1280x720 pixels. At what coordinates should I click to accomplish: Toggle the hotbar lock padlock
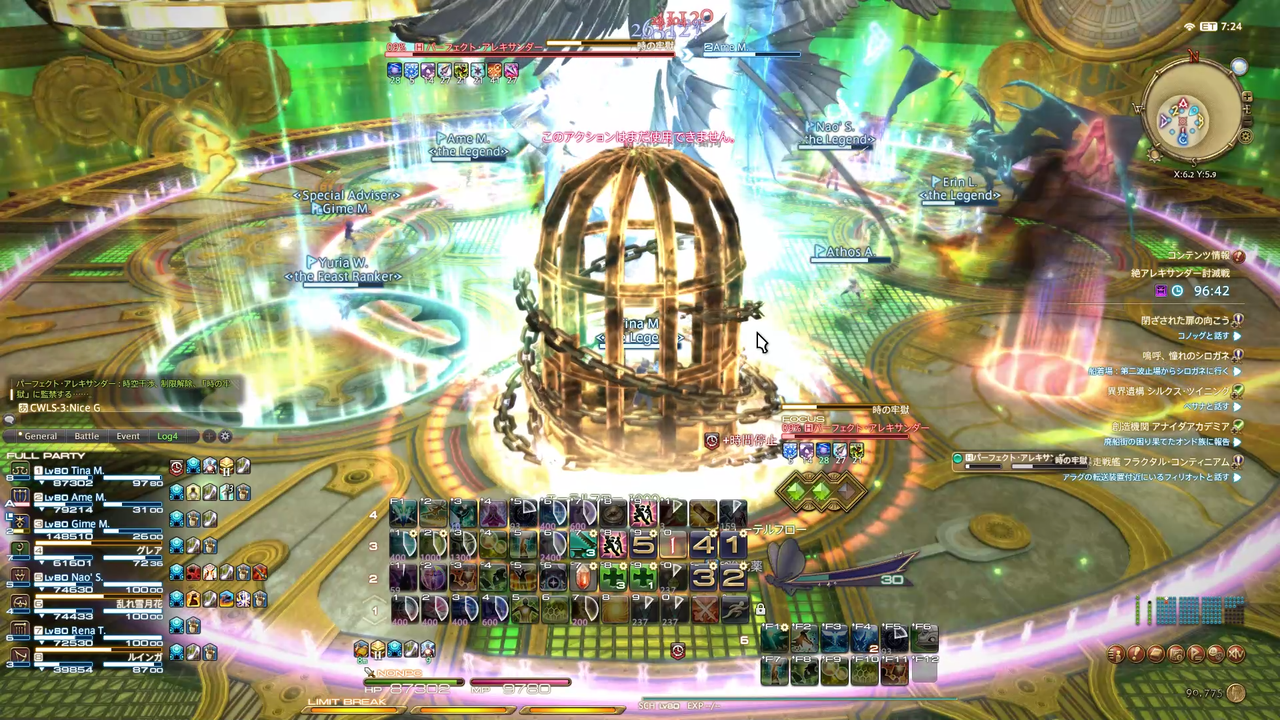pyautogui.click(x=760, y=608)
